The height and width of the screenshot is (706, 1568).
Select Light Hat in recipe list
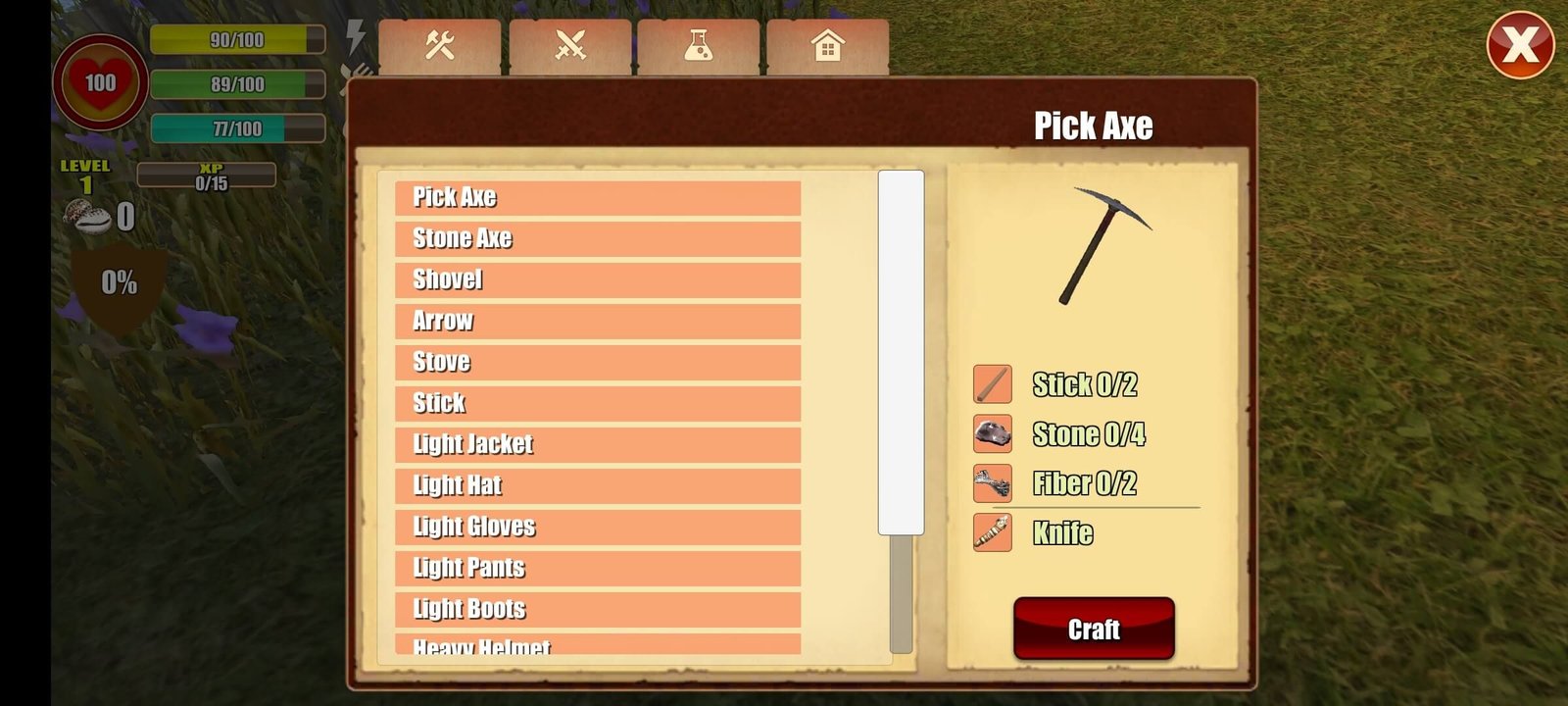click(597, 485)
